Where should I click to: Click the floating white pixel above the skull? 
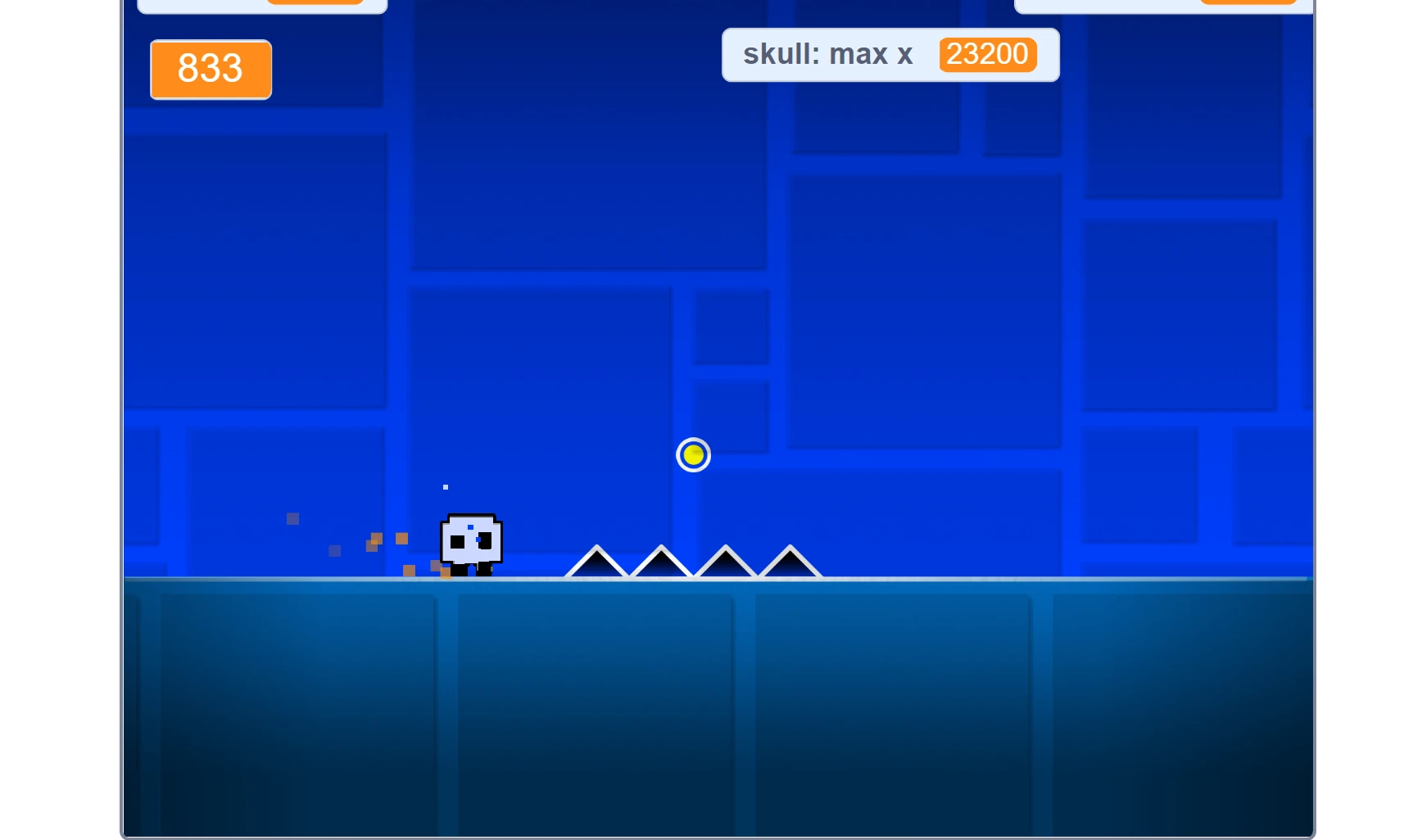click(x=445, y=486)
